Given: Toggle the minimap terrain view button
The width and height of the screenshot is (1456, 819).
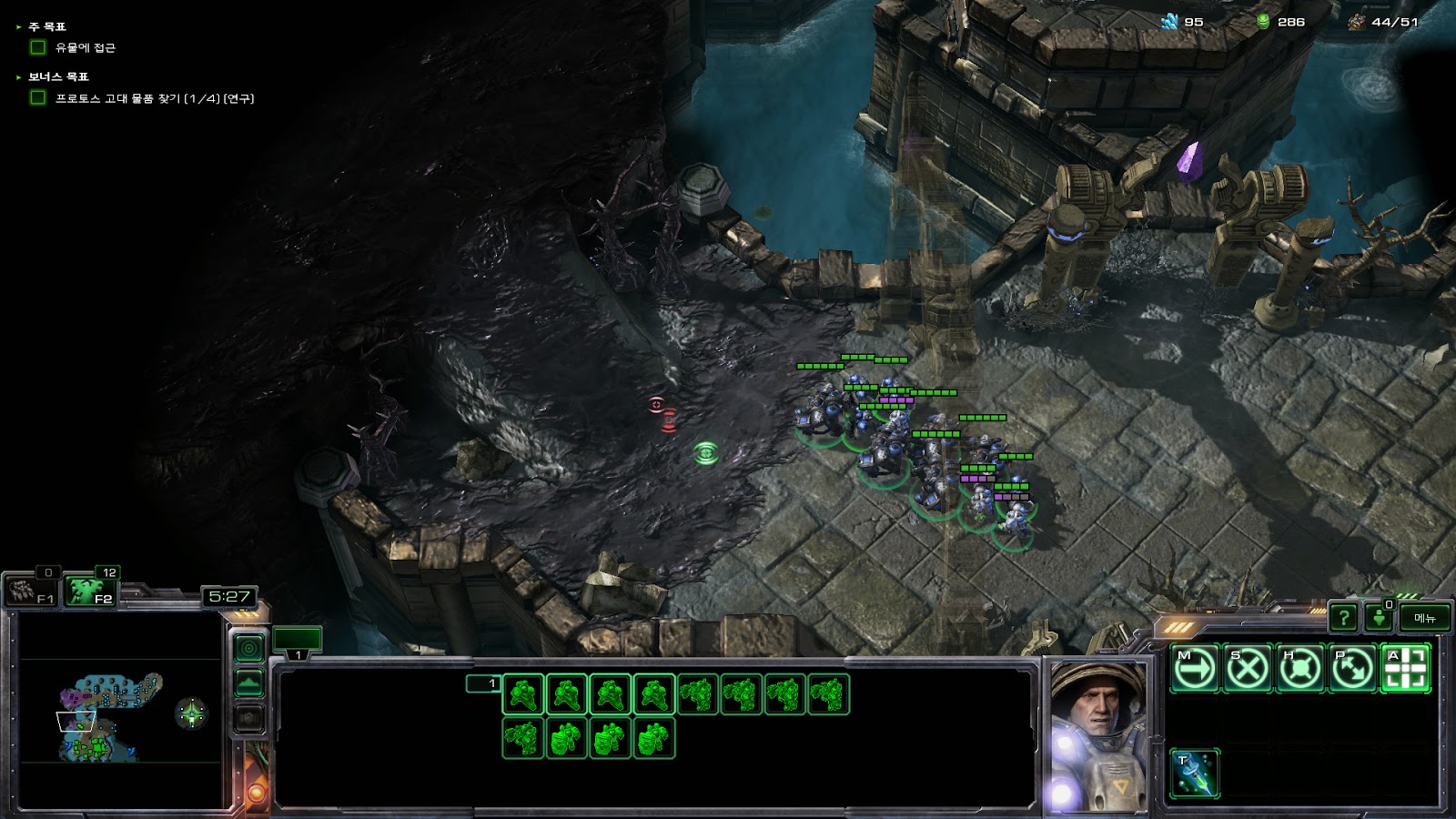Looking at the screenshot, I should (249, 683).
